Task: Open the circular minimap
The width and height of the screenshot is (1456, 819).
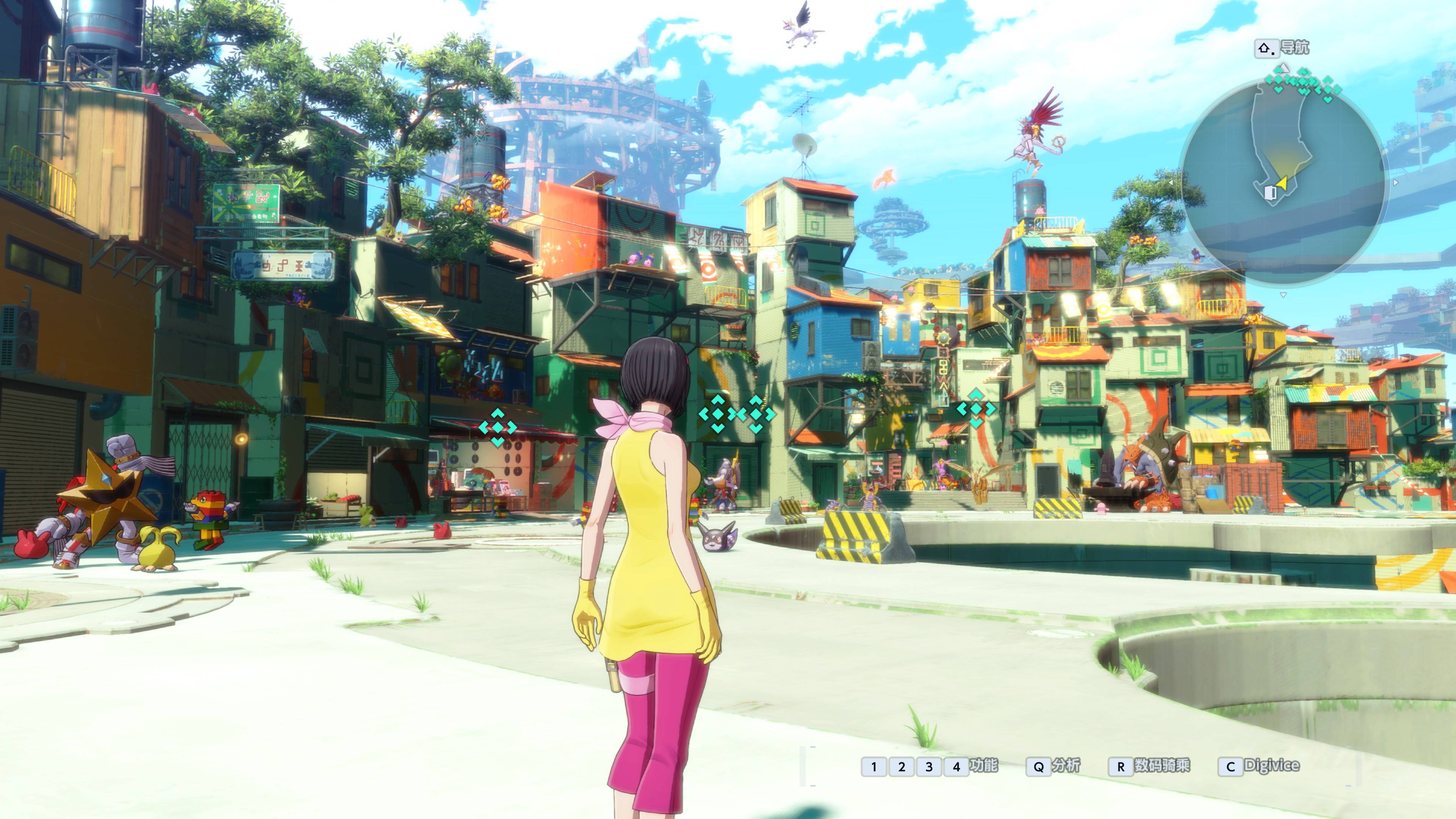Action: [1282, 182]
